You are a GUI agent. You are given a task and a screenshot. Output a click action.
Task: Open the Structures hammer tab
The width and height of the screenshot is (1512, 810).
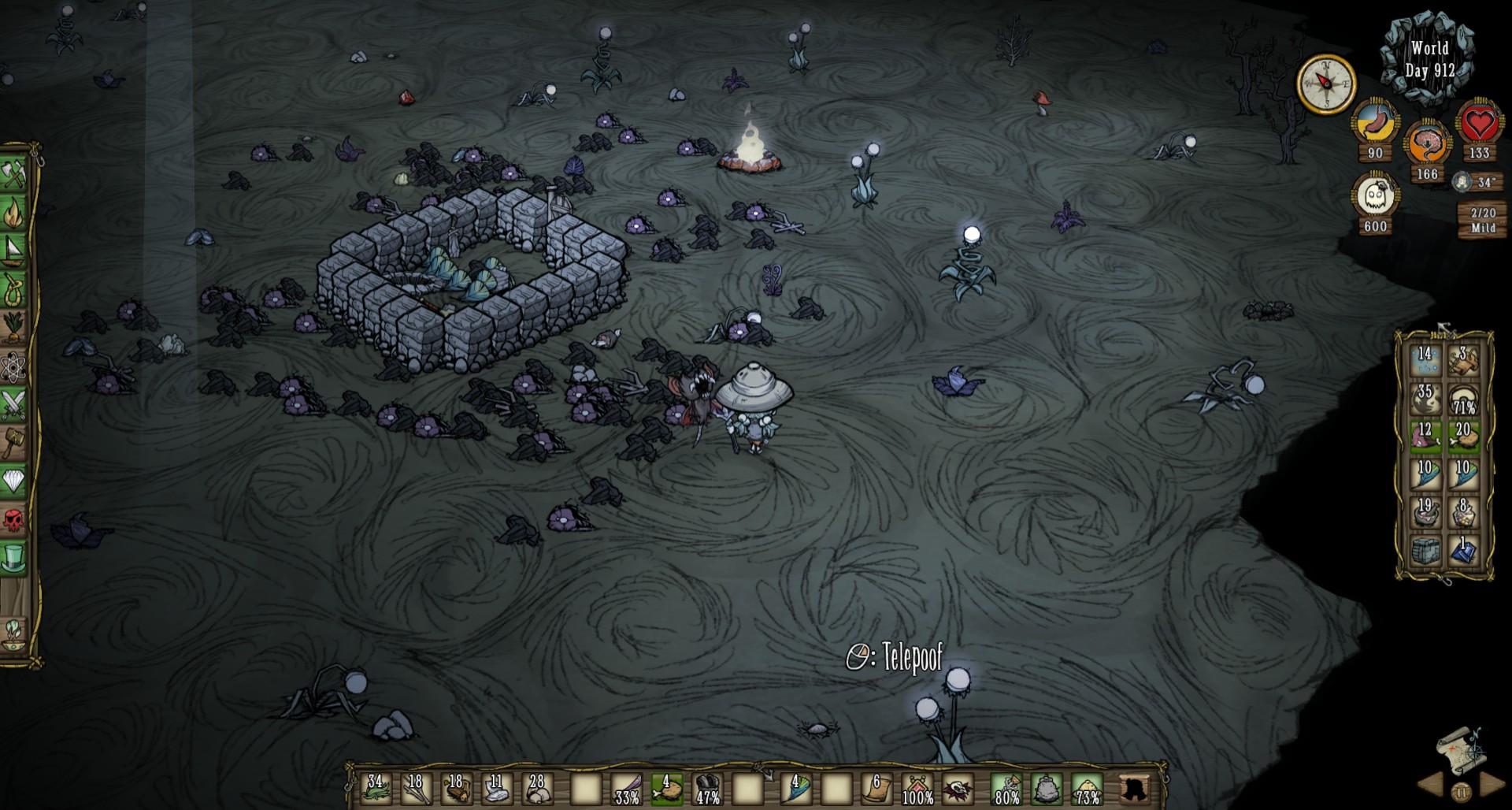tap(14, 443)
